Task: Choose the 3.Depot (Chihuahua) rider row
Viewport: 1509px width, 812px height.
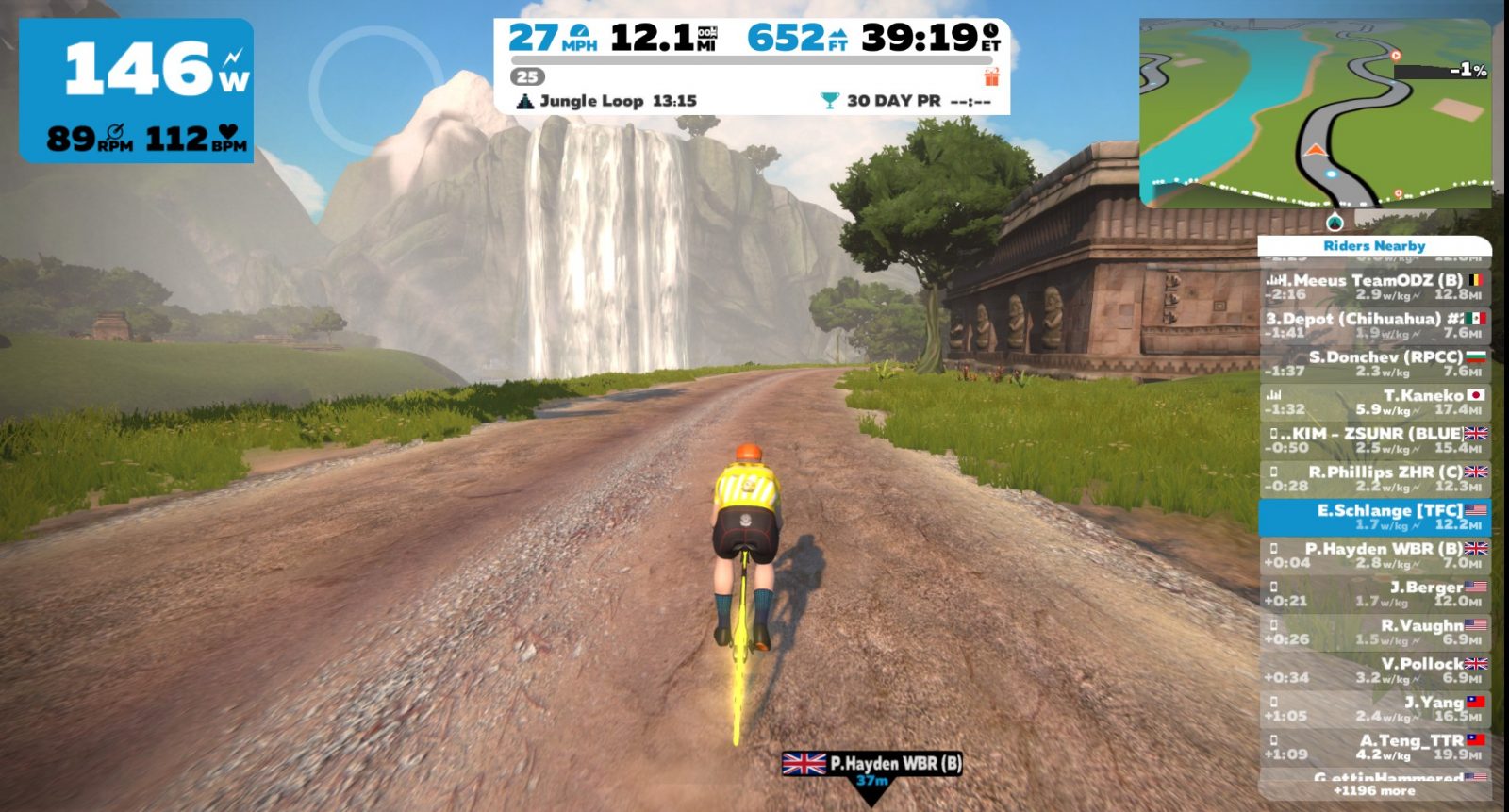Action: tap(1374, 325)
